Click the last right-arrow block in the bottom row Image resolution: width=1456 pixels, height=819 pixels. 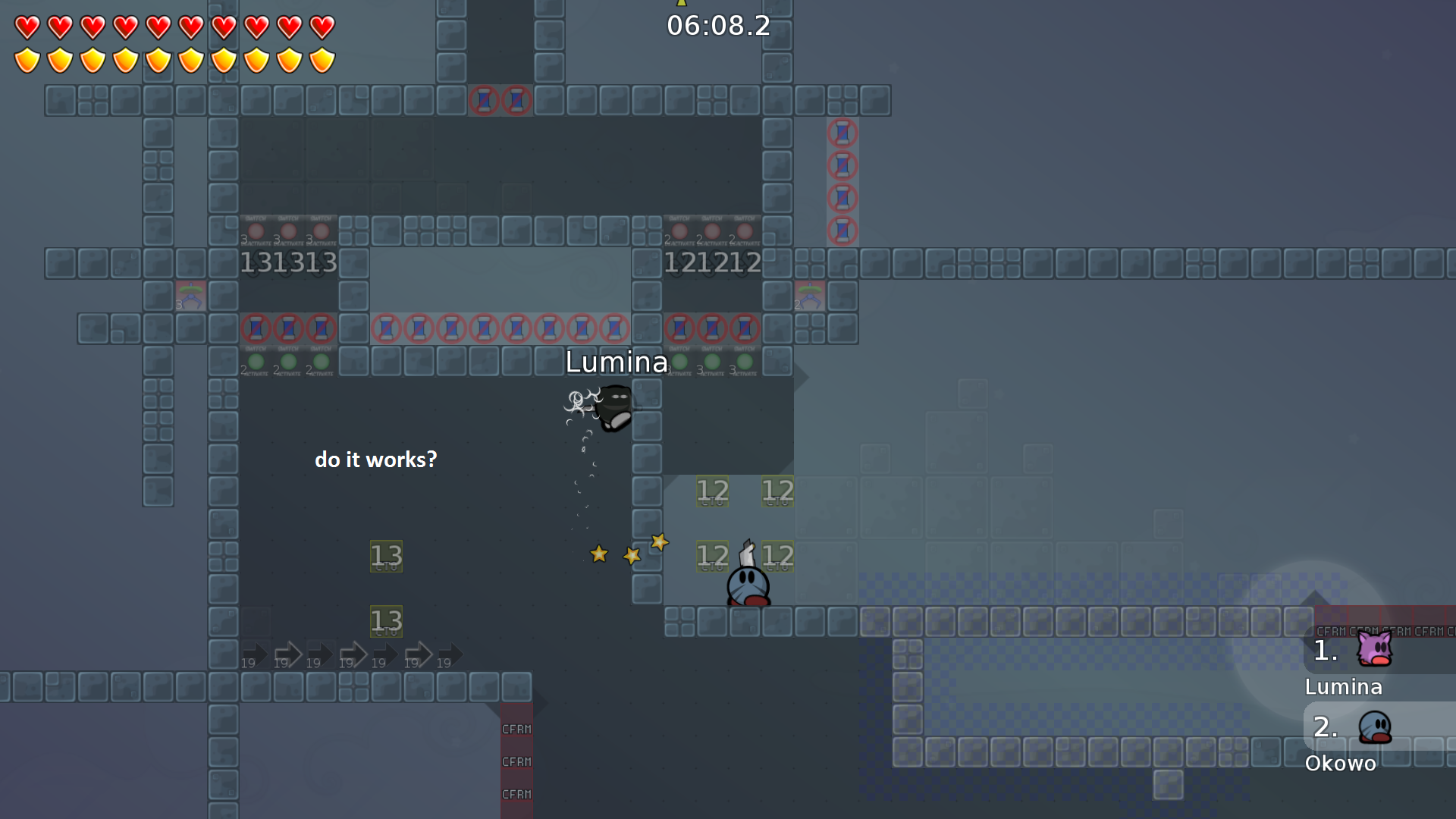pyautogui.click(x=447, y=654)
